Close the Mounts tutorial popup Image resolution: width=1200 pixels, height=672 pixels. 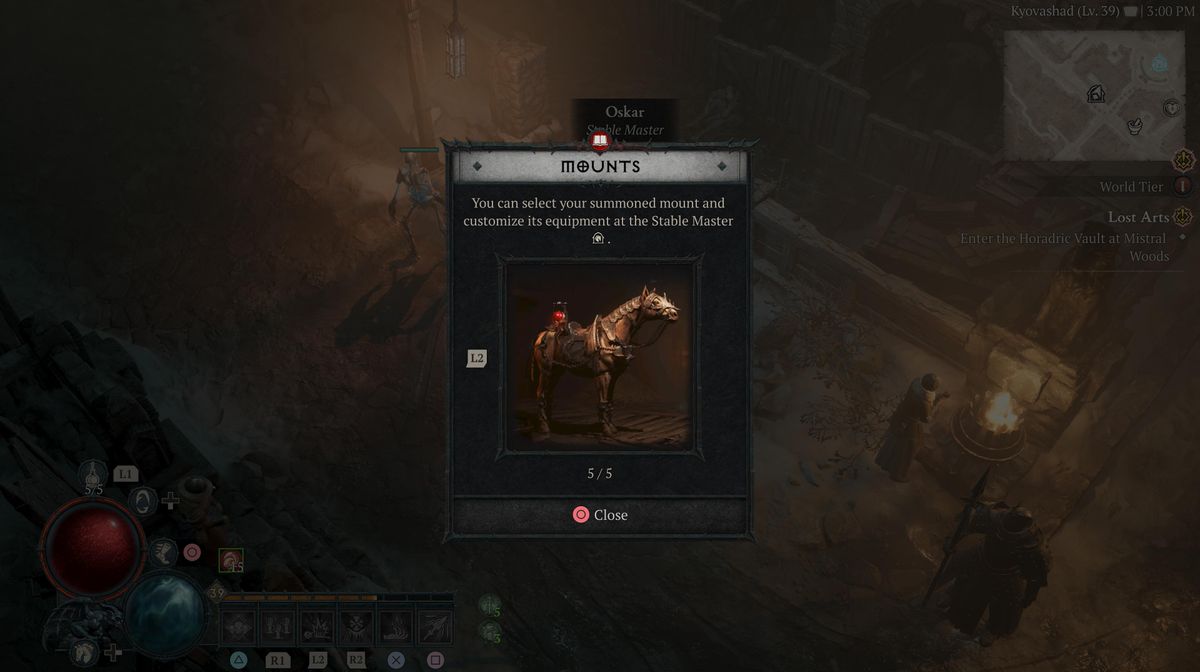coord(600,515)
